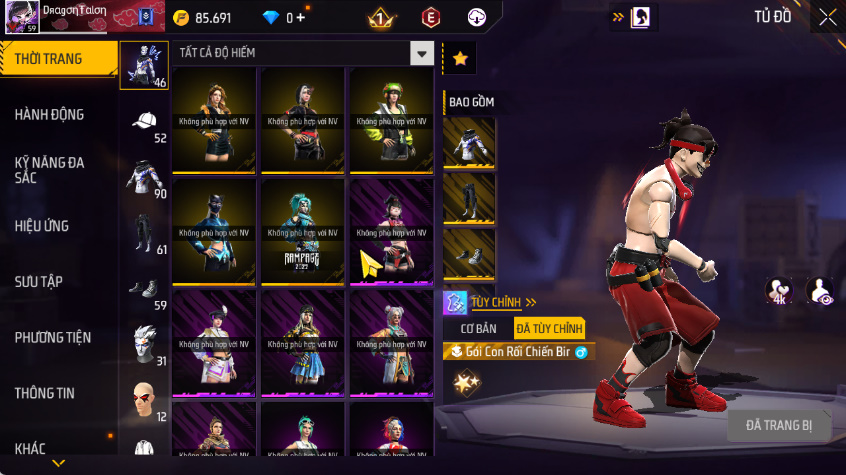Open the player profile avatar

tap(22, 17)
